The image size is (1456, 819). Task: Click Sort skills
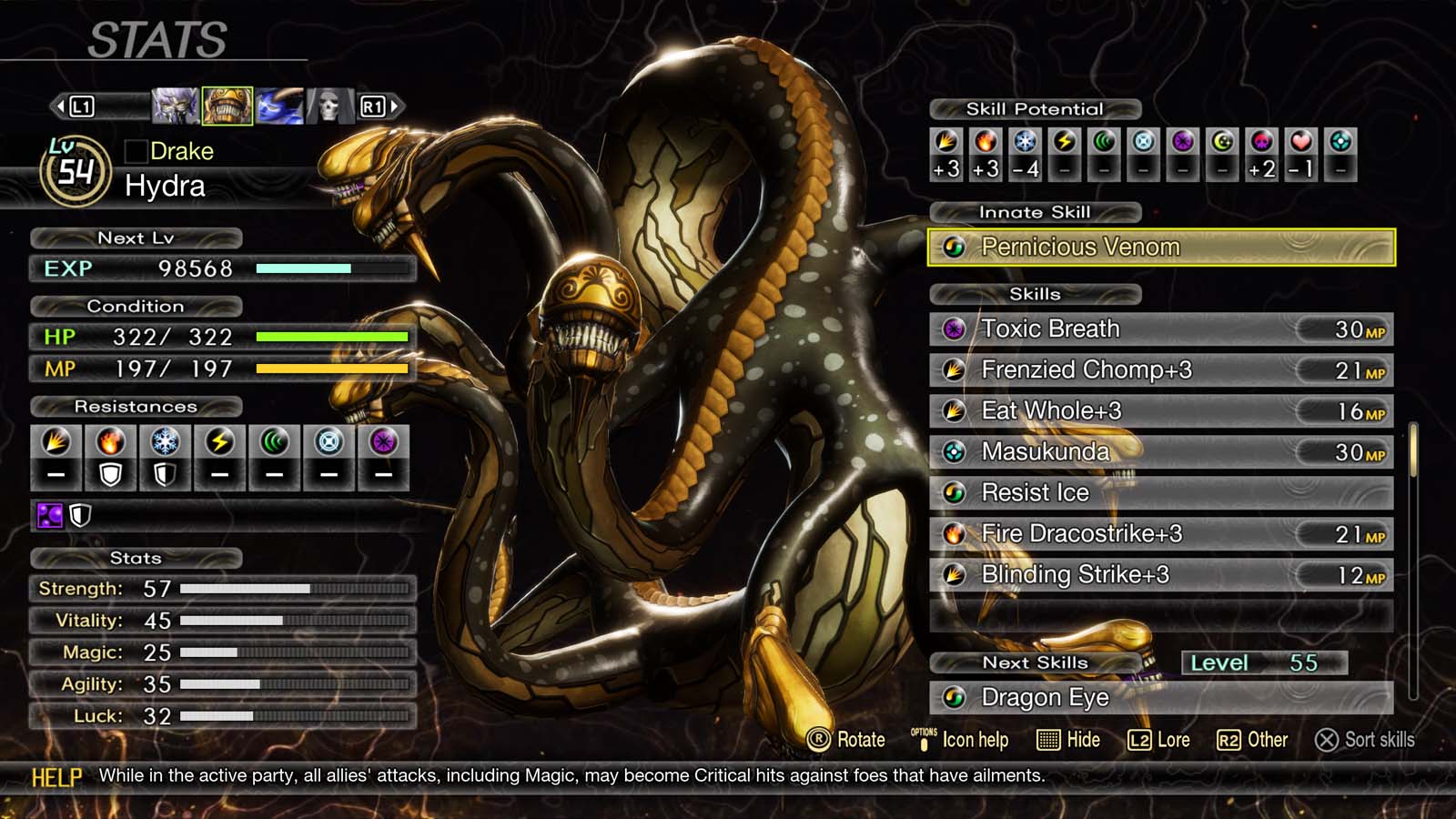(1365, 740)
